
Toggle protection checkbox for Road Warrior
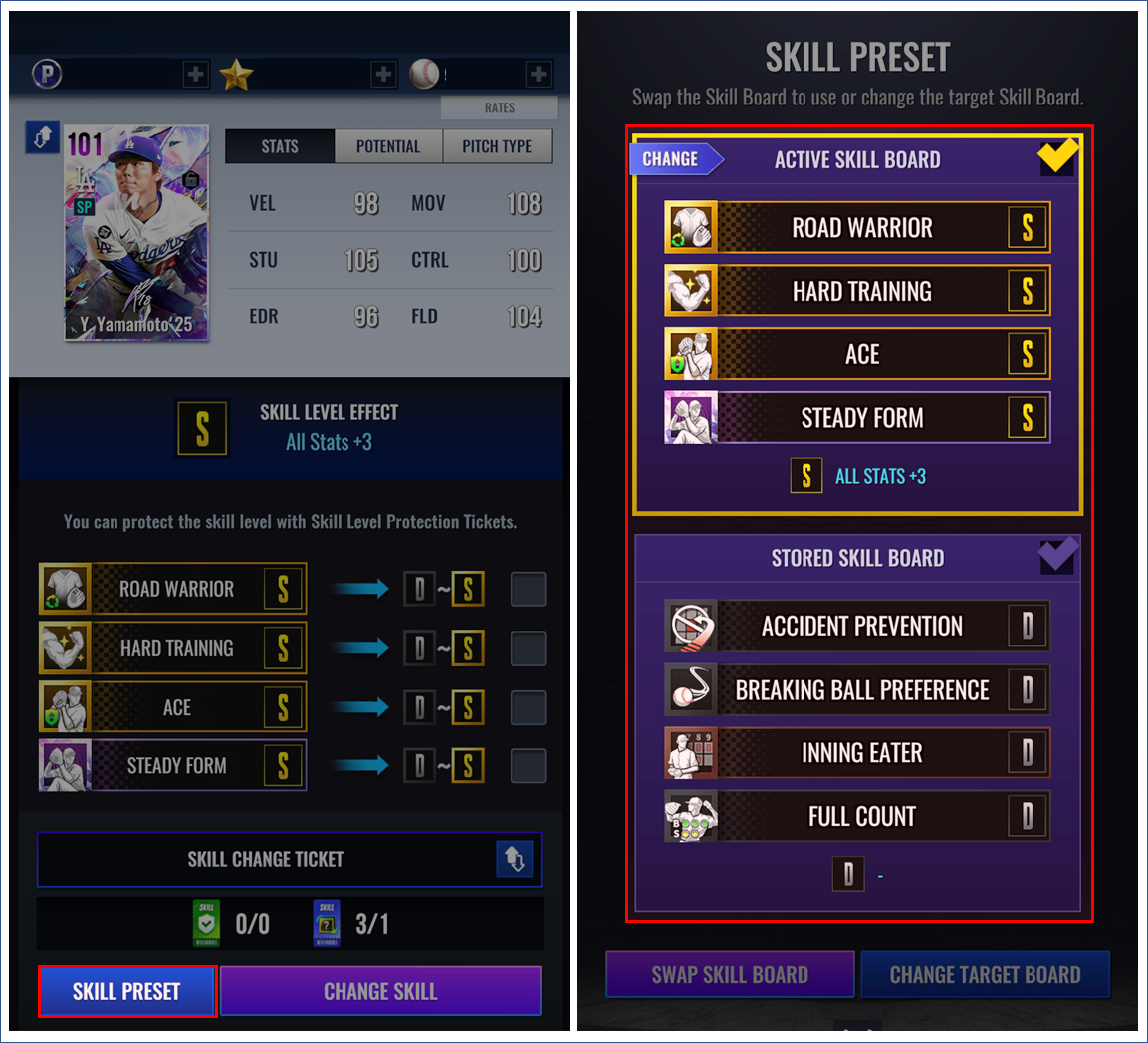528,589
